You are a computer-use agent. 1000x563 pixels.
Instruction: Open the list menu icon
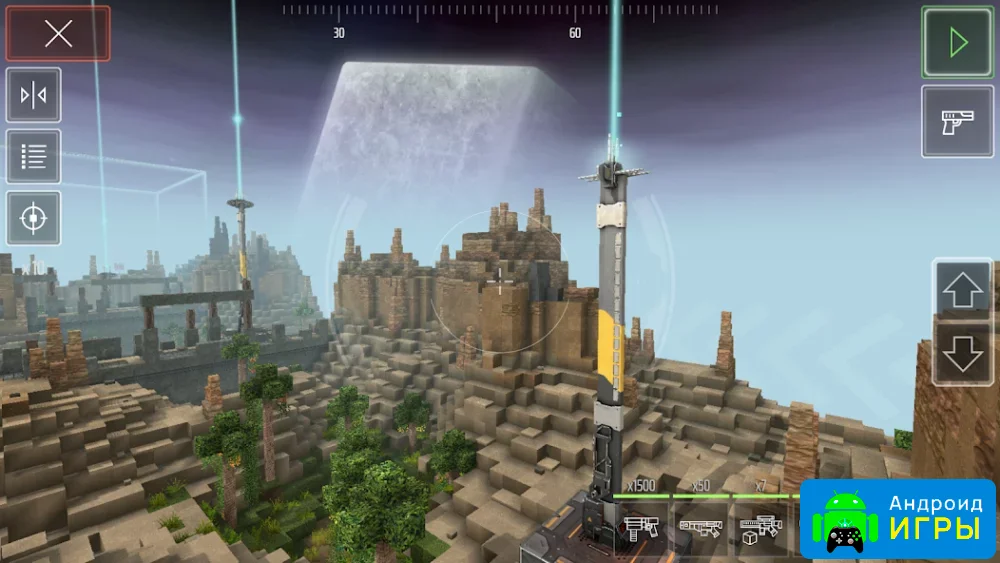tap(34, 157)
